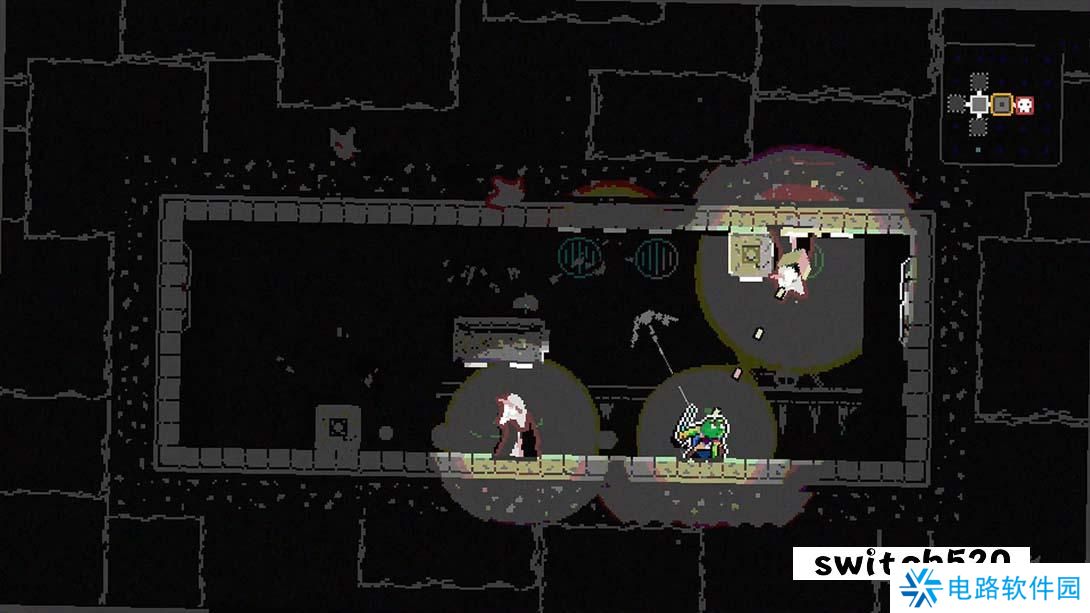
Task: Click the bottom dotted unexplored minimap room
Action: pyautogui.click(x=978, y=127)
